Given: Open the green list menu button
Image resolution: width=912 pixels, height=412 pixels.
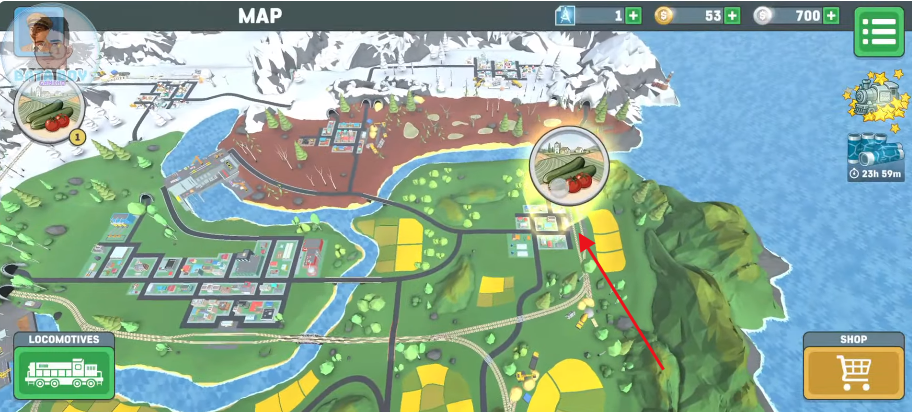Looking at the screenshot, I should [x=878, y=32].
